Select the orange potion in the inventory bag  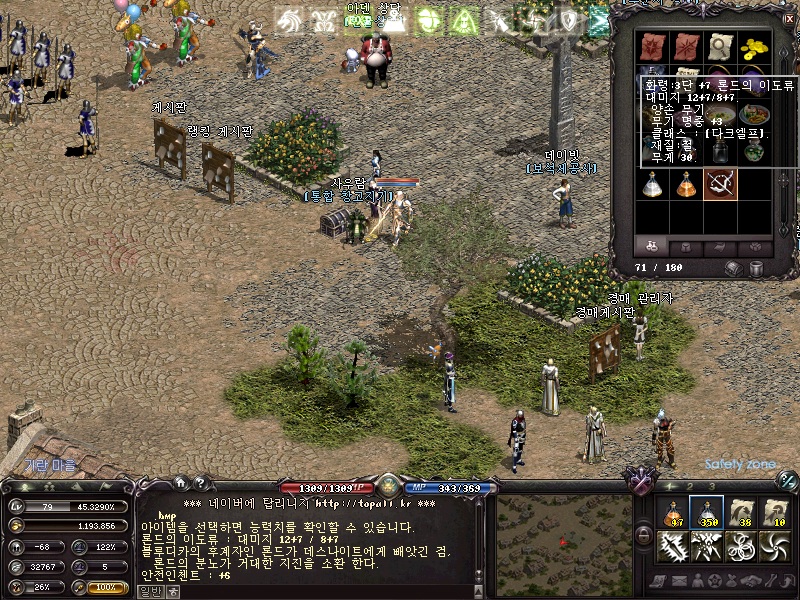[x=685, y=184]
